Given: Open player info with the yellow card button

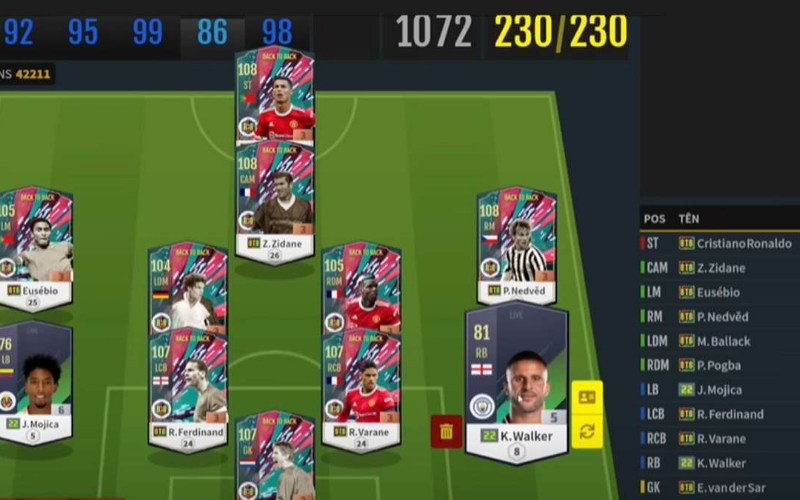Looking at the screenshot, I should (586, 397).
